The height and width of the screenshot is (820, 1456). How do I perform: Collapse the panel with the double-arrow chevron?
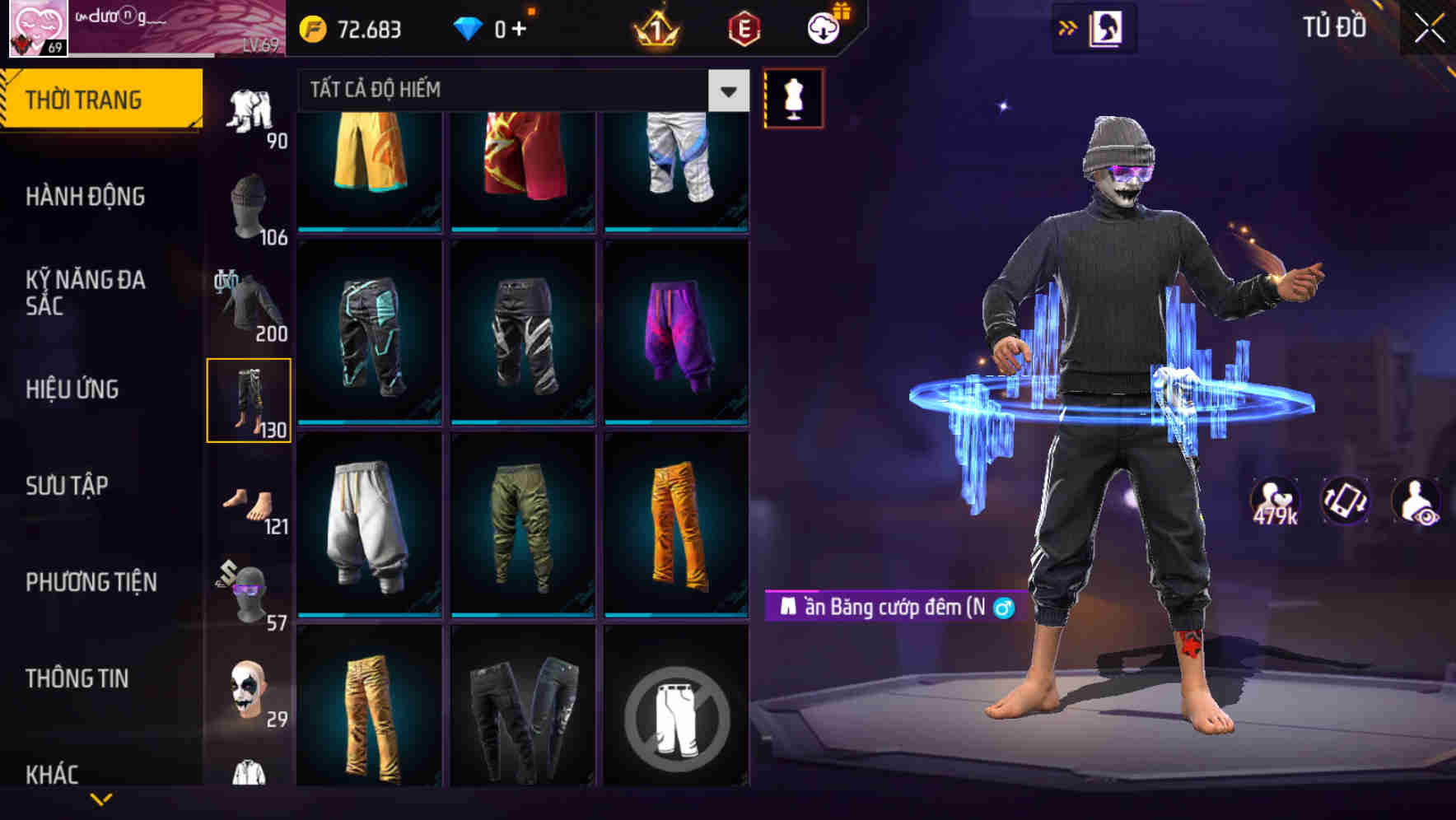click(x=1066, y=27)
